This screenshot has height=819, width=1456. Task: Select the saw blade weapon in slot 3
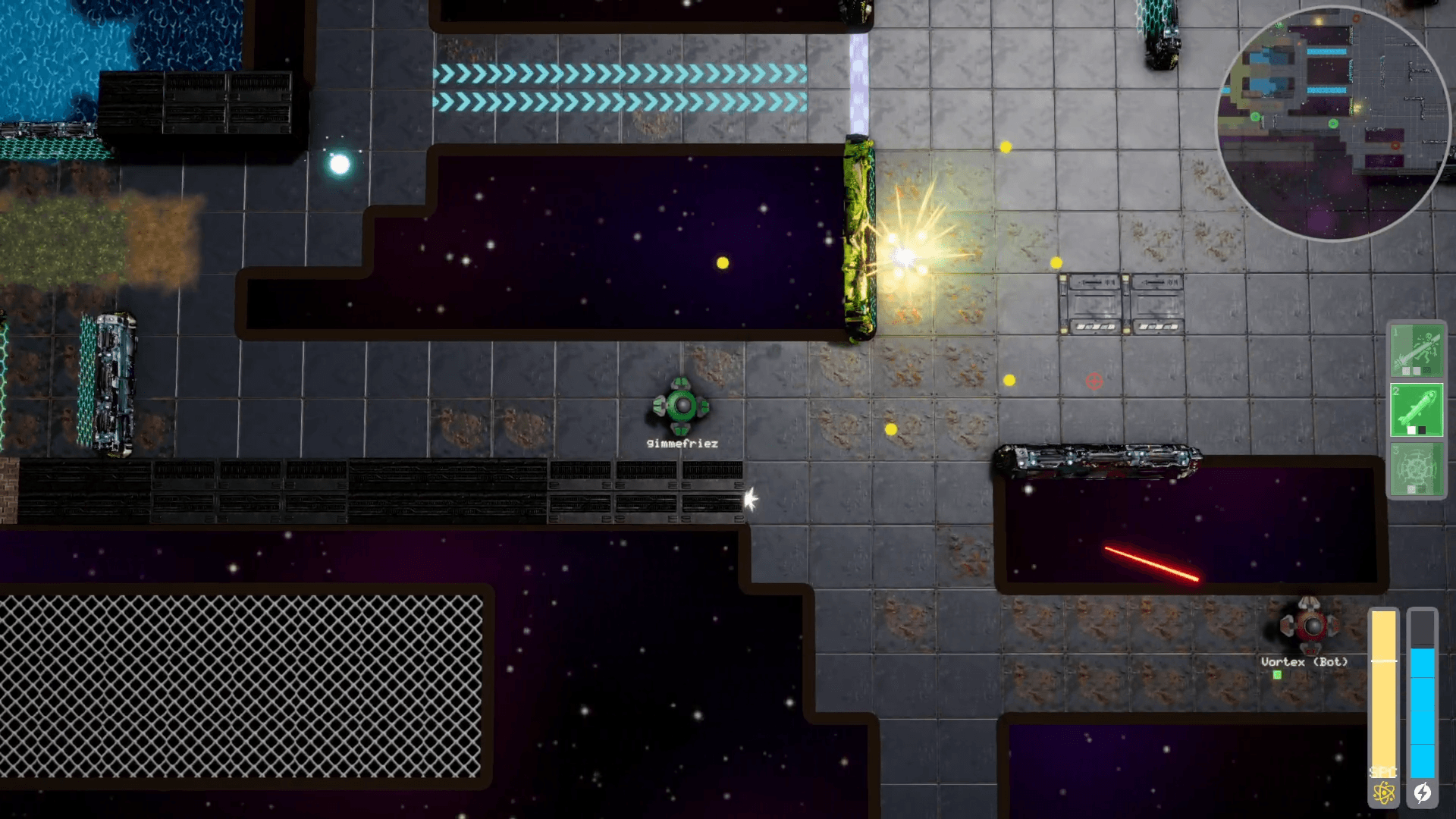1417,468
